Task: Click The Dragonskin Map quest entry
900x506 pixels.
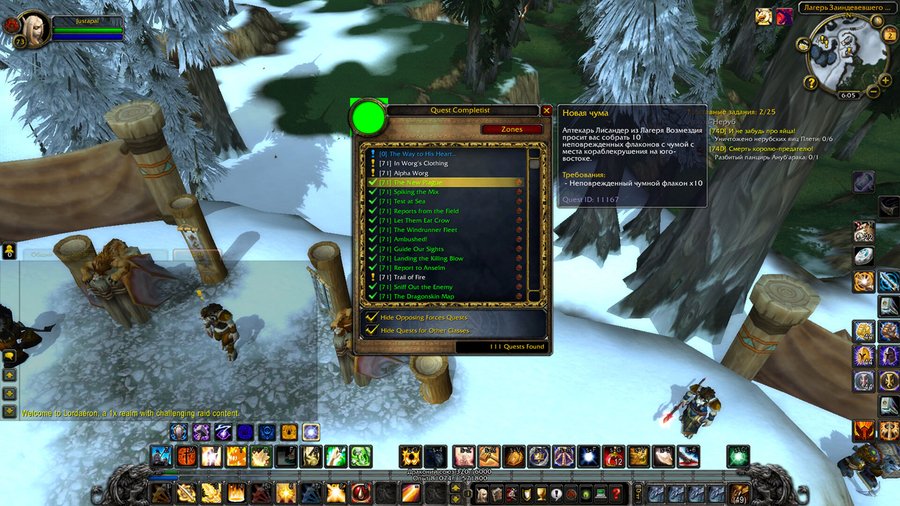Action: (424, 296)
